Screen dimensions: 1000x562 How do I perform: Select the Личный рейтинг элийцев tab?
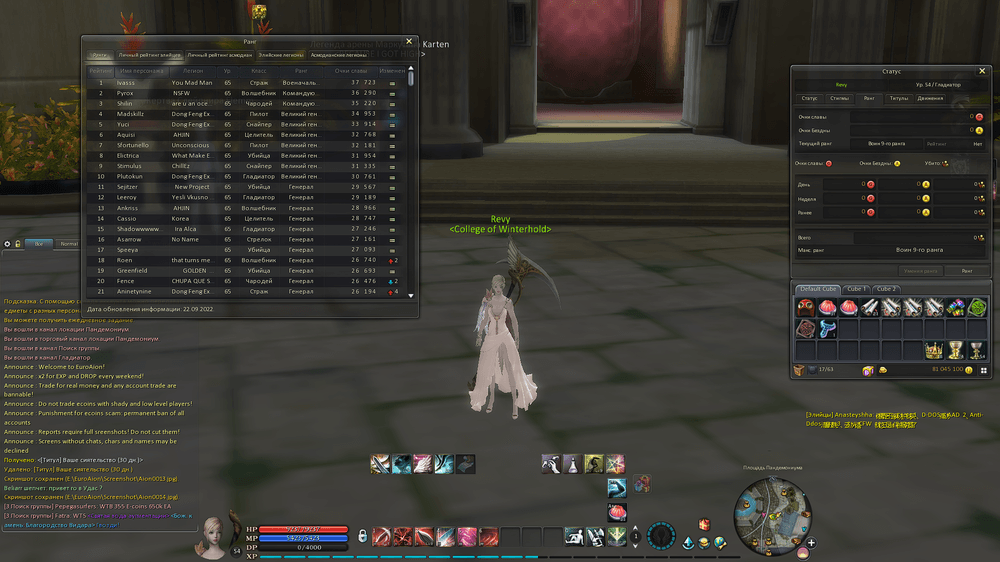[x=149, y=55]
